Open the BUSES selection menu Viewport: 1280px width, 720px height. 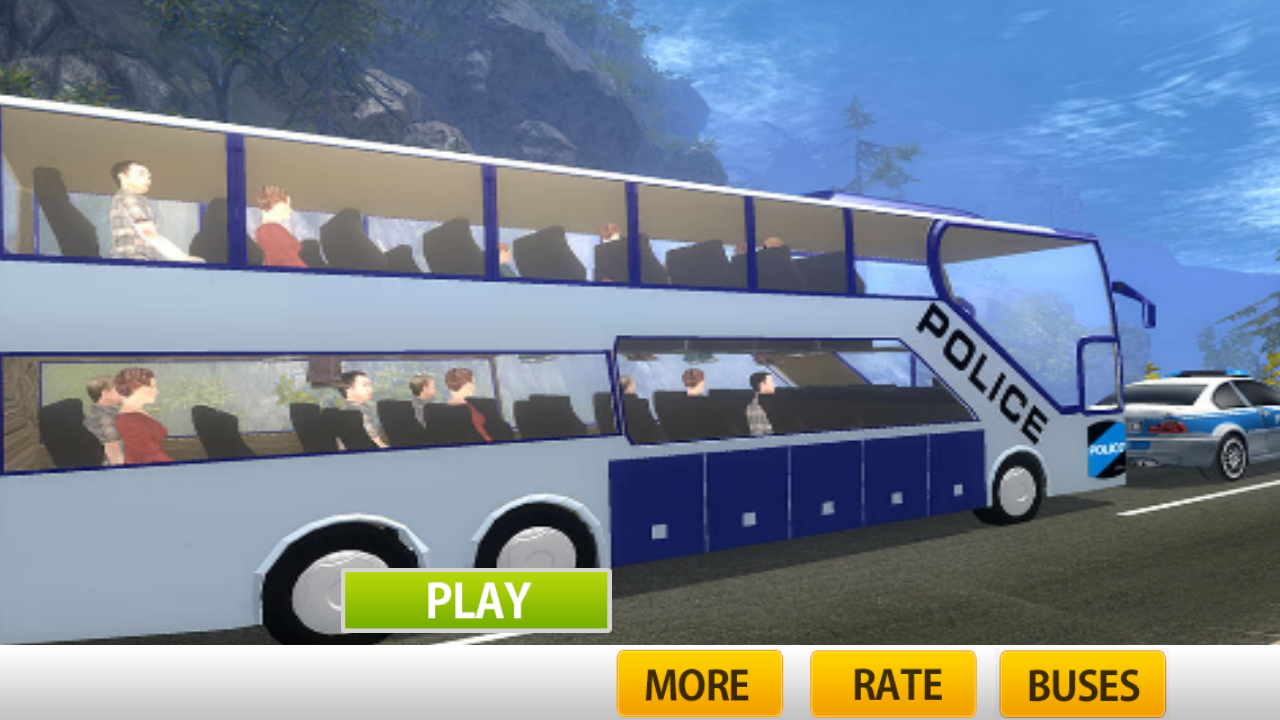click(x=1082, y=684)
